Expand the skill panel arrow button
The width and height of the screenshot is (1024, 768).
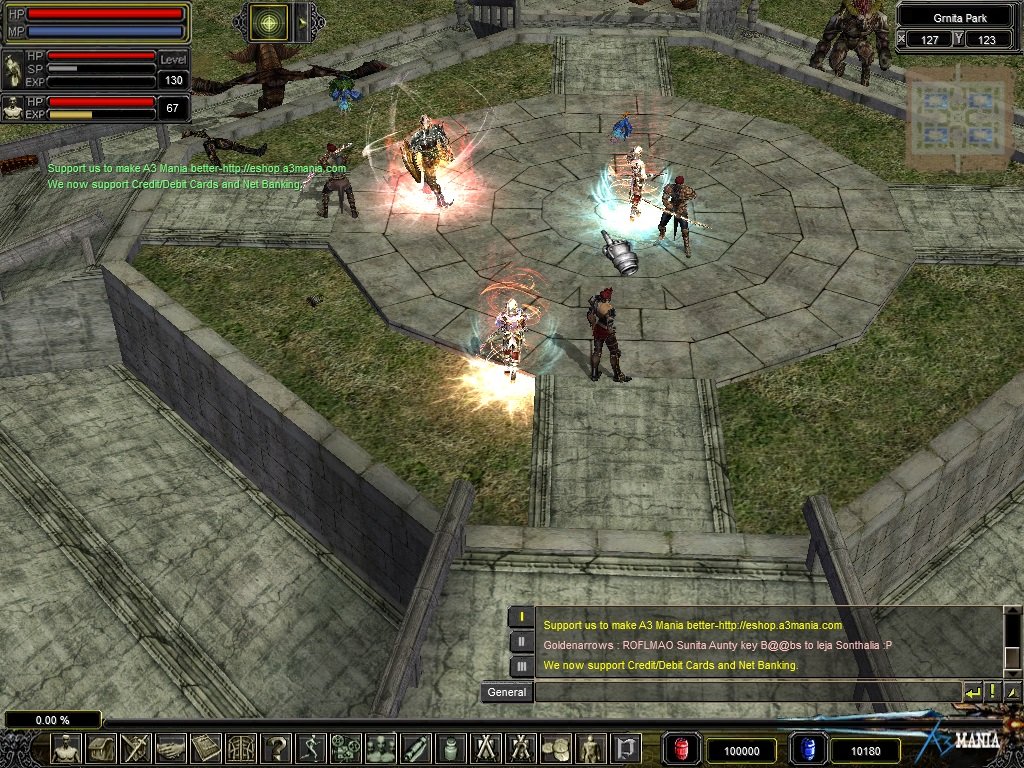click(x=301, y=22)
